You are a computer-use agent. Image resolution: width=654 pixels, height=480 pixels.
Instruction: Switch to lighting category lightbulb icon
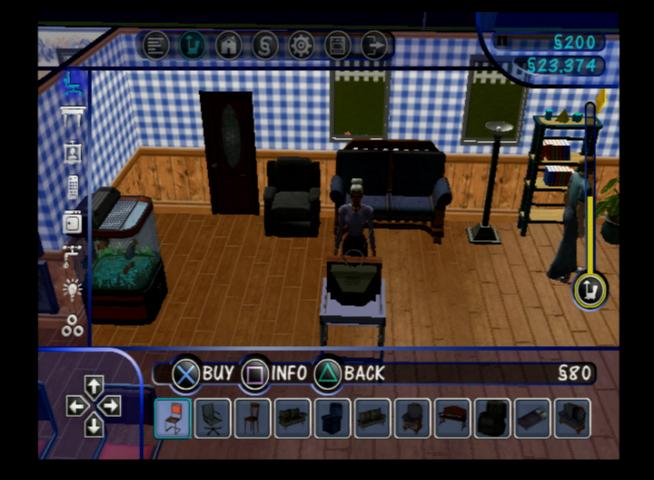click(72, 291)
